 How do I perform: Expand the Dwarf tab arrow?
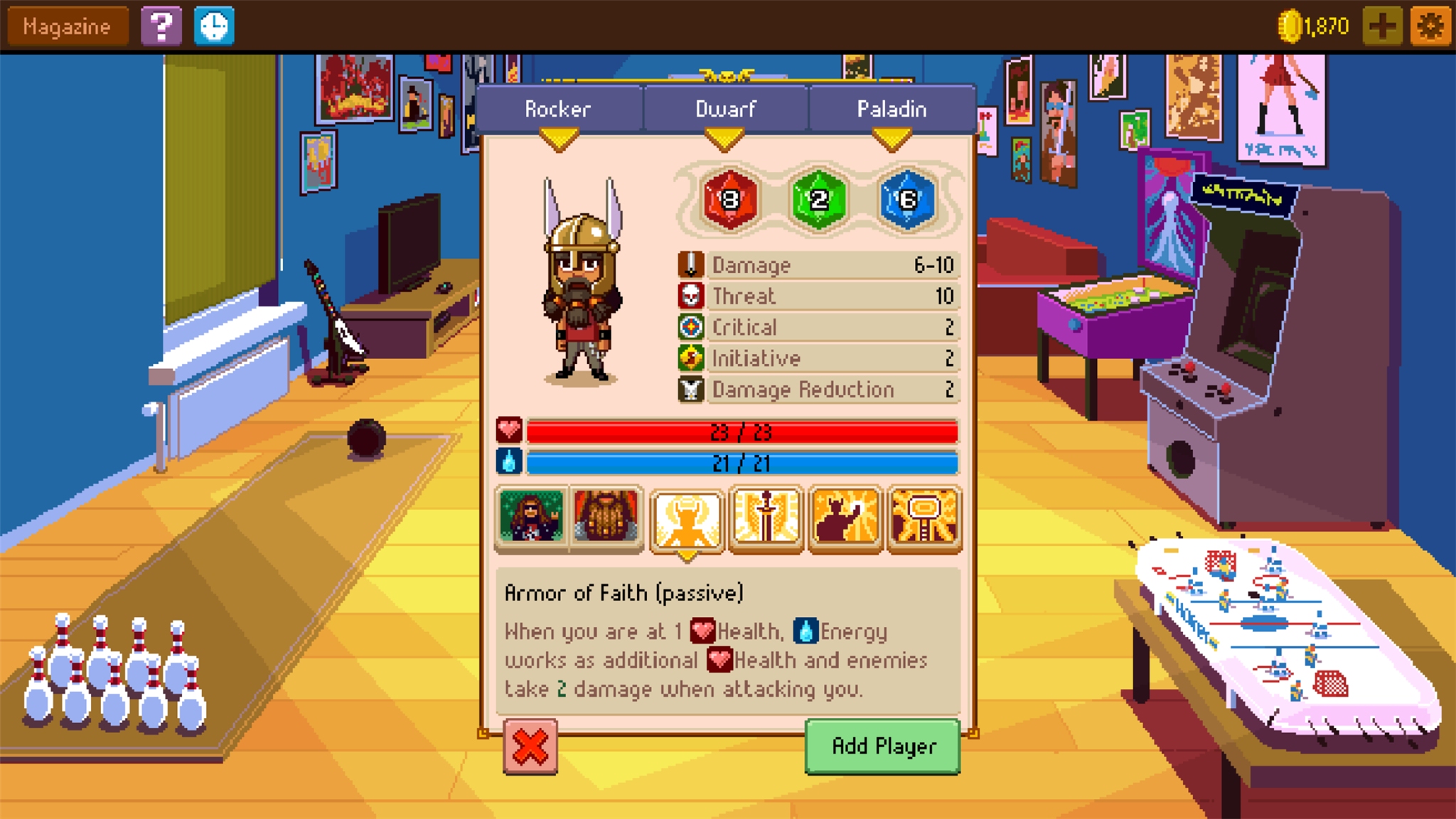725,139
